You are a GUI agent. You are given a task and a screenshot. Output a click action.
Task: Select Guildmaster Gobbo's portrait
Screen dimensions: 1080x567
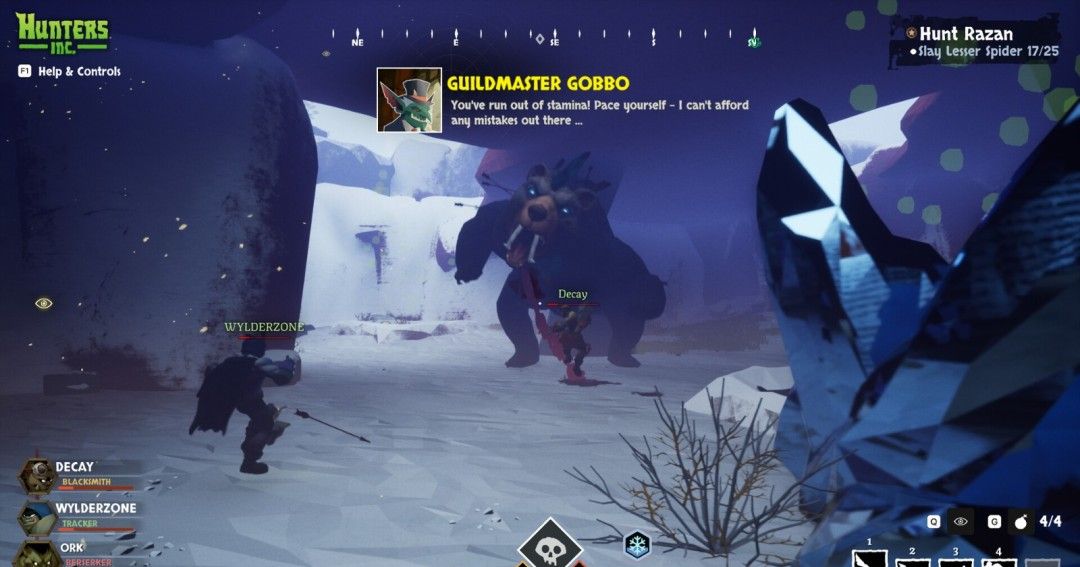(x=409, y=100)
